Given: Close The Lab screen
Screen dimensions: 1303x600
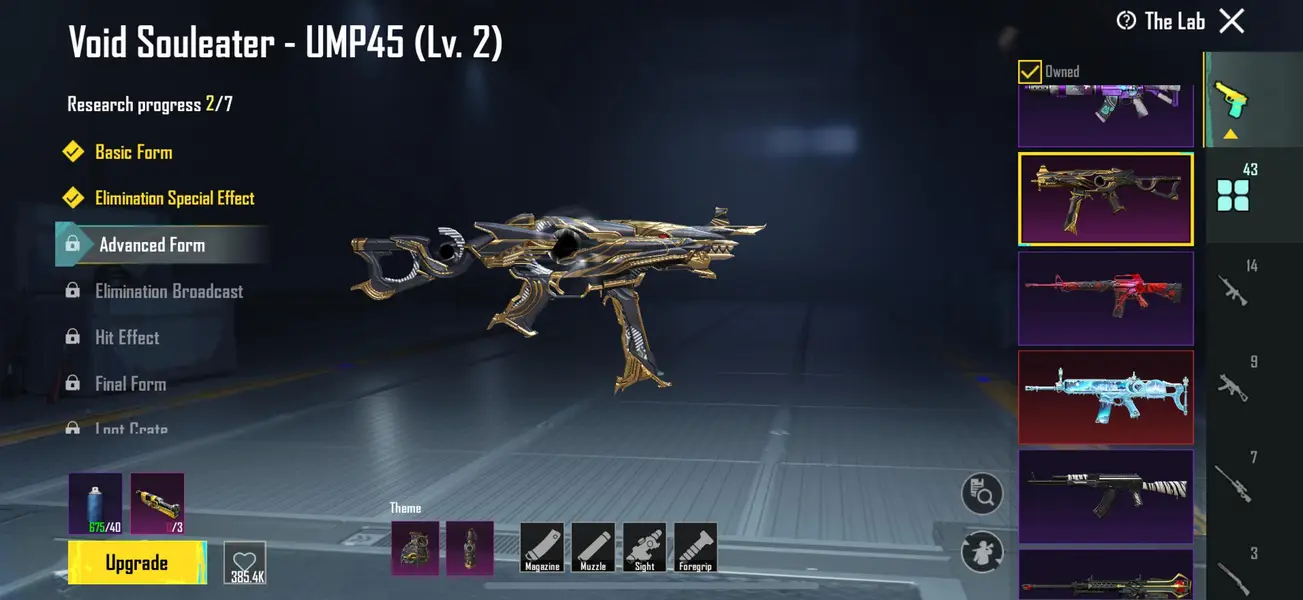Looking at the screenshot, I should pos(1232,21).
